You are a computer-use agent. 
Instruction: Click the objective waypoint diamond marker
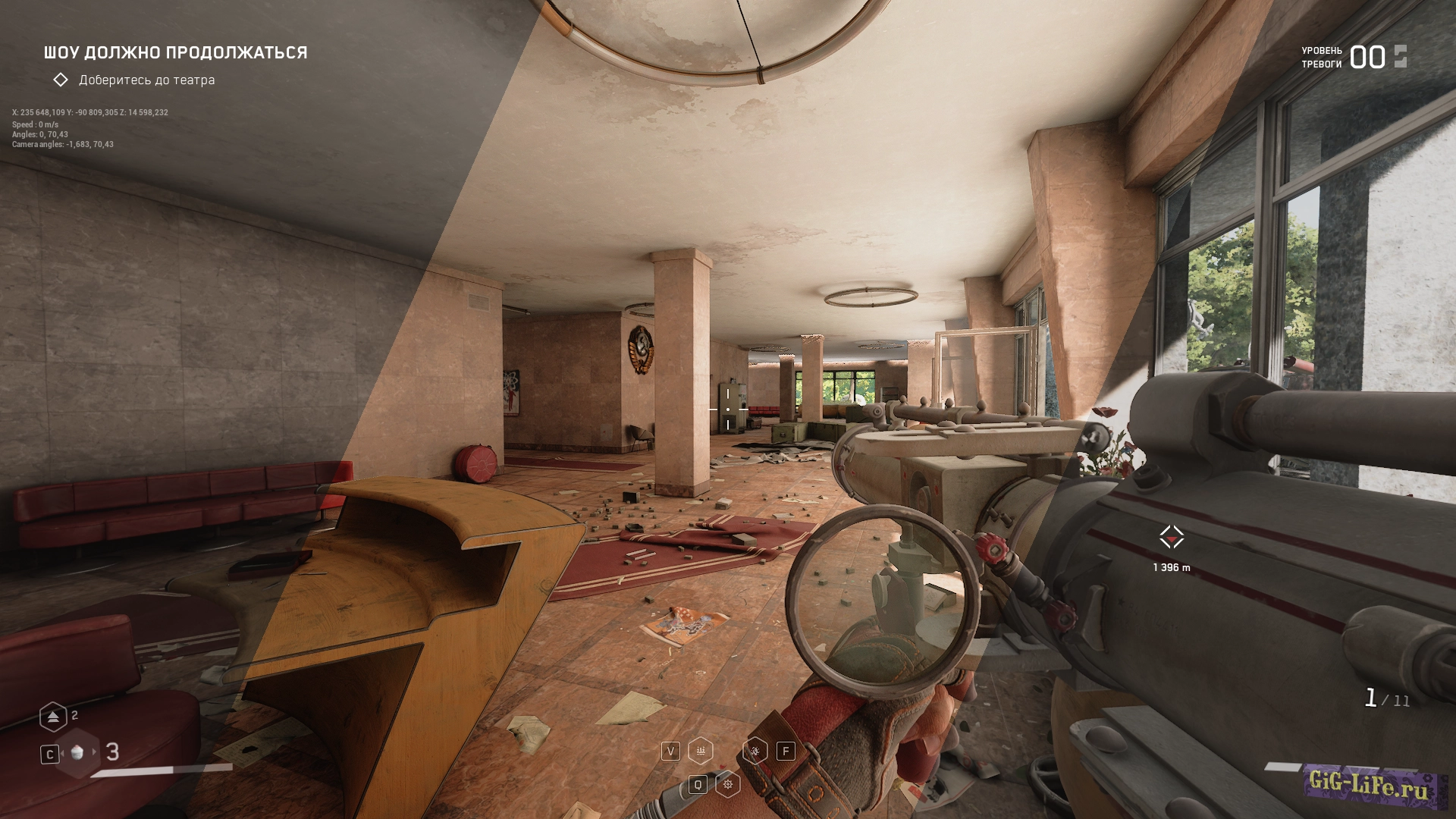click(x=1172, y=538)
